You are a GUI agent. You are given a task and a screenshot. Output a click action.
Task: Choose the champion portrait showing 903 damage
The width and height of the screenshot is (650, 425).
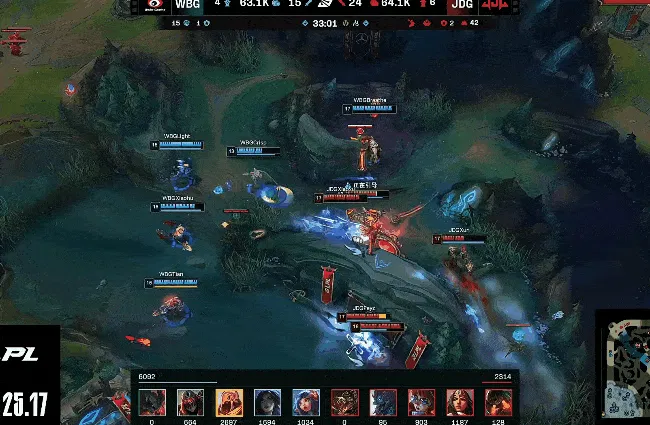coord(421,402)
